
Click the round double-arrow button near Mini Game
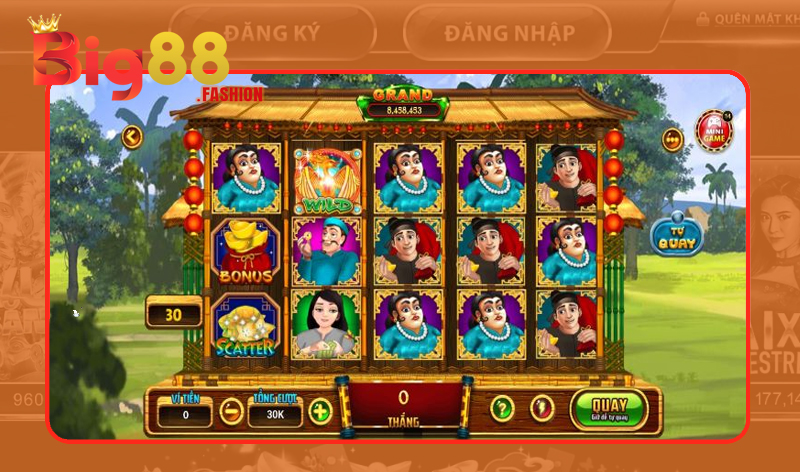(672, 139)
